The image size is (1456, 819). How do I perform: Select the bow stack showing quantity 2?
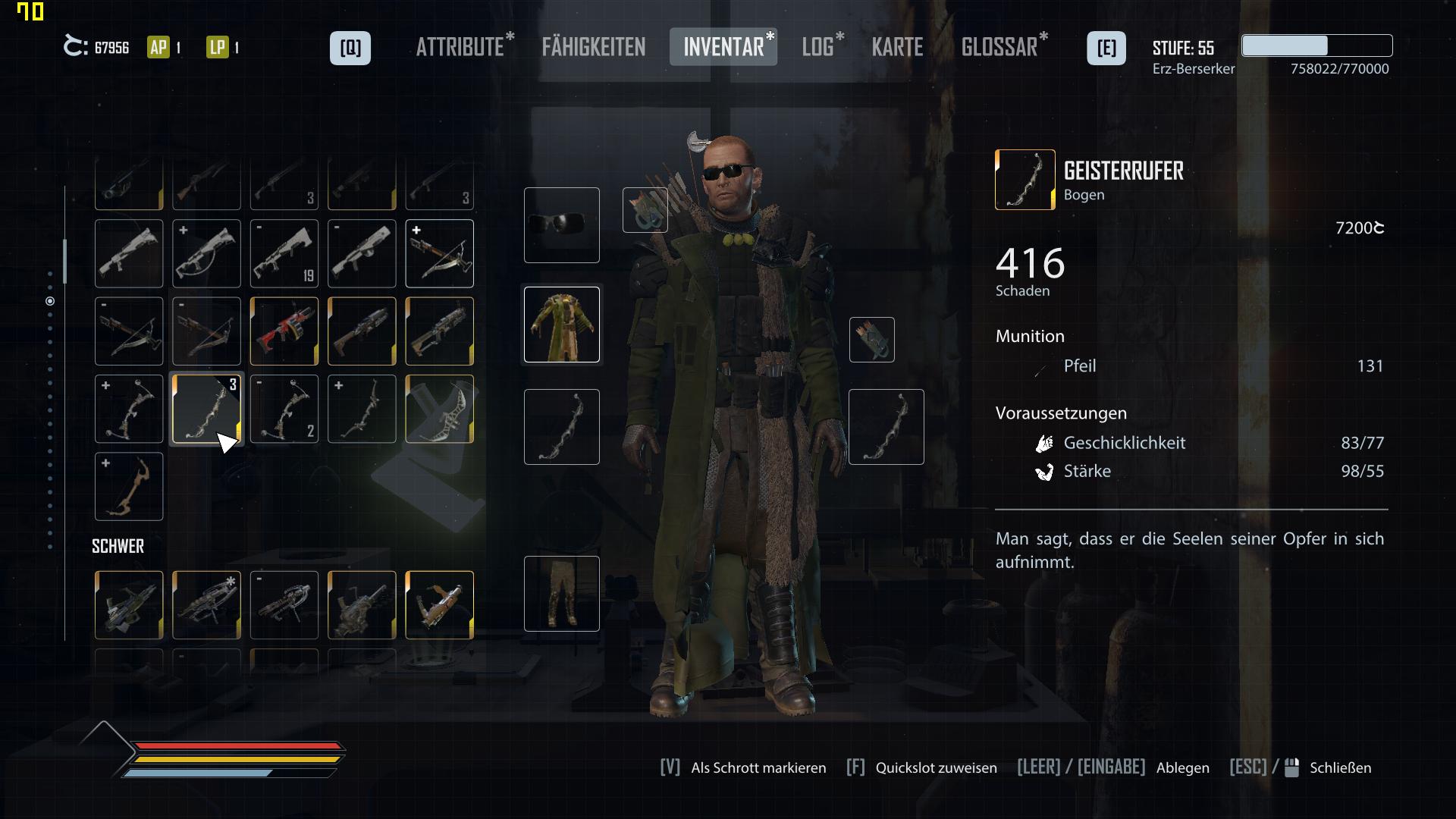click(284, 409)
